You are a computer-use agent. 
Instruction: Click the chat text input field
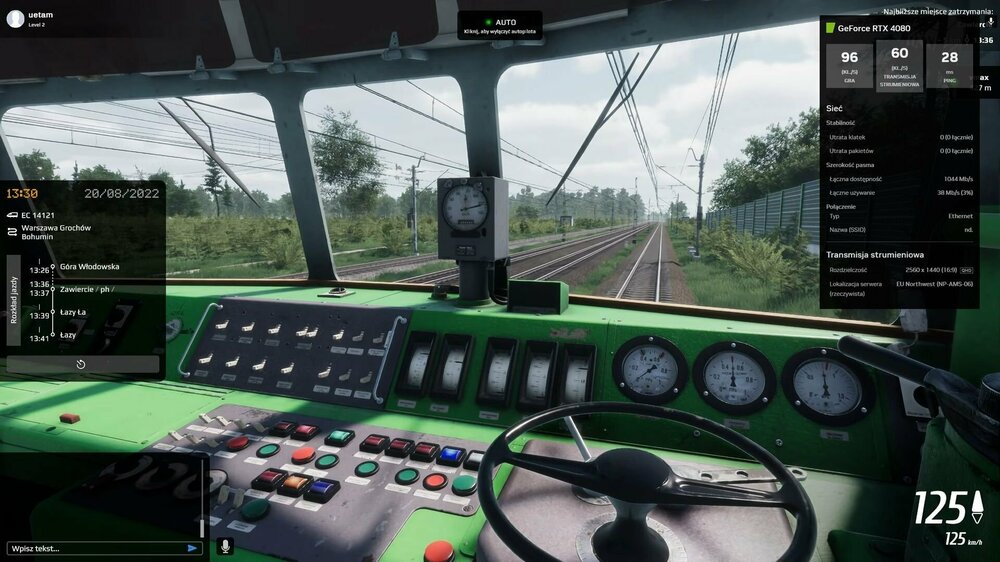click(95, 548)
